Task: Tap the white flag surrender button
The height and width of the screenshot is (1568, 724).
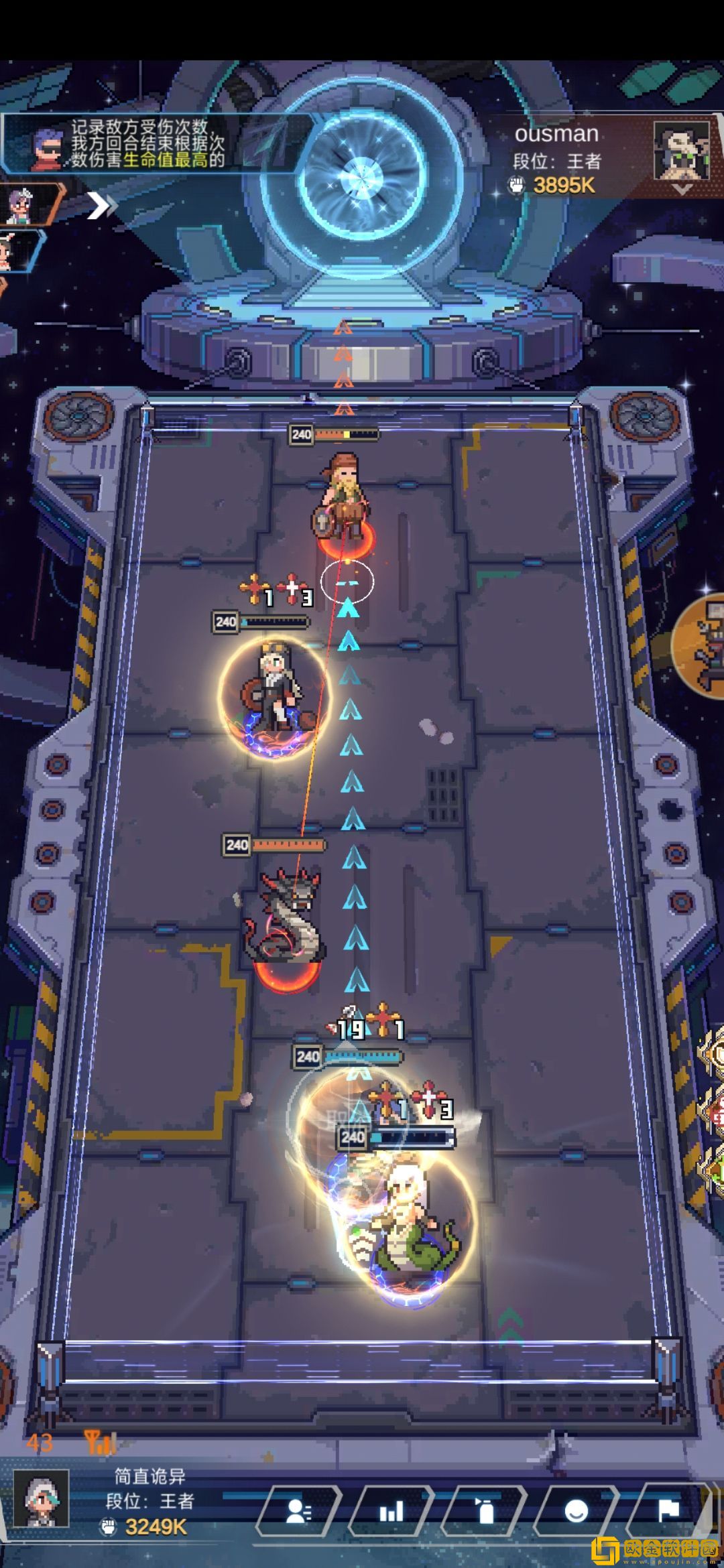Action: [x=668, y=1511]
